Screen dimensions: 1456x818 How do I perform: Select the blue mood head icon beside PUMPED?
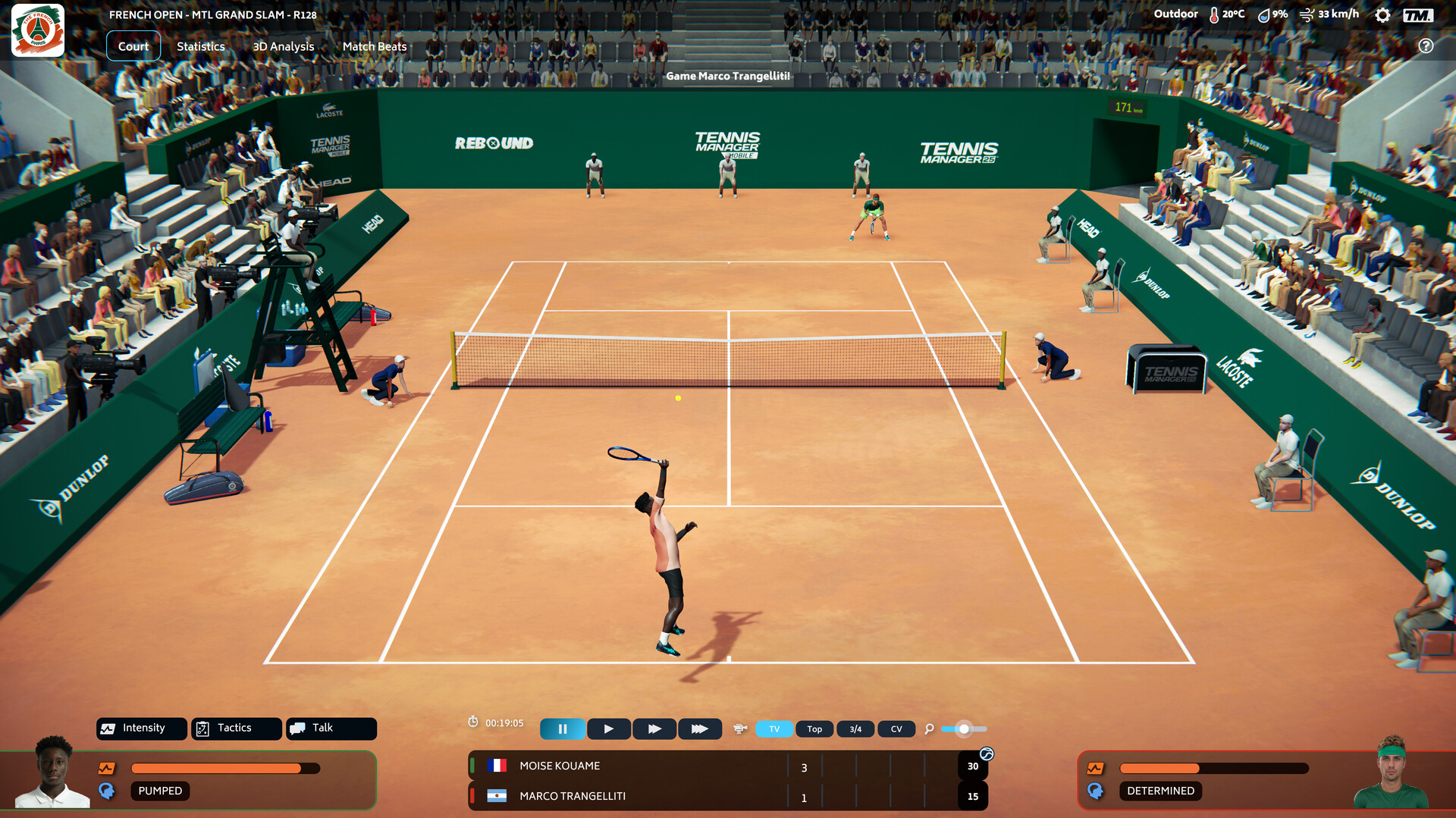(x=108, y=791)
